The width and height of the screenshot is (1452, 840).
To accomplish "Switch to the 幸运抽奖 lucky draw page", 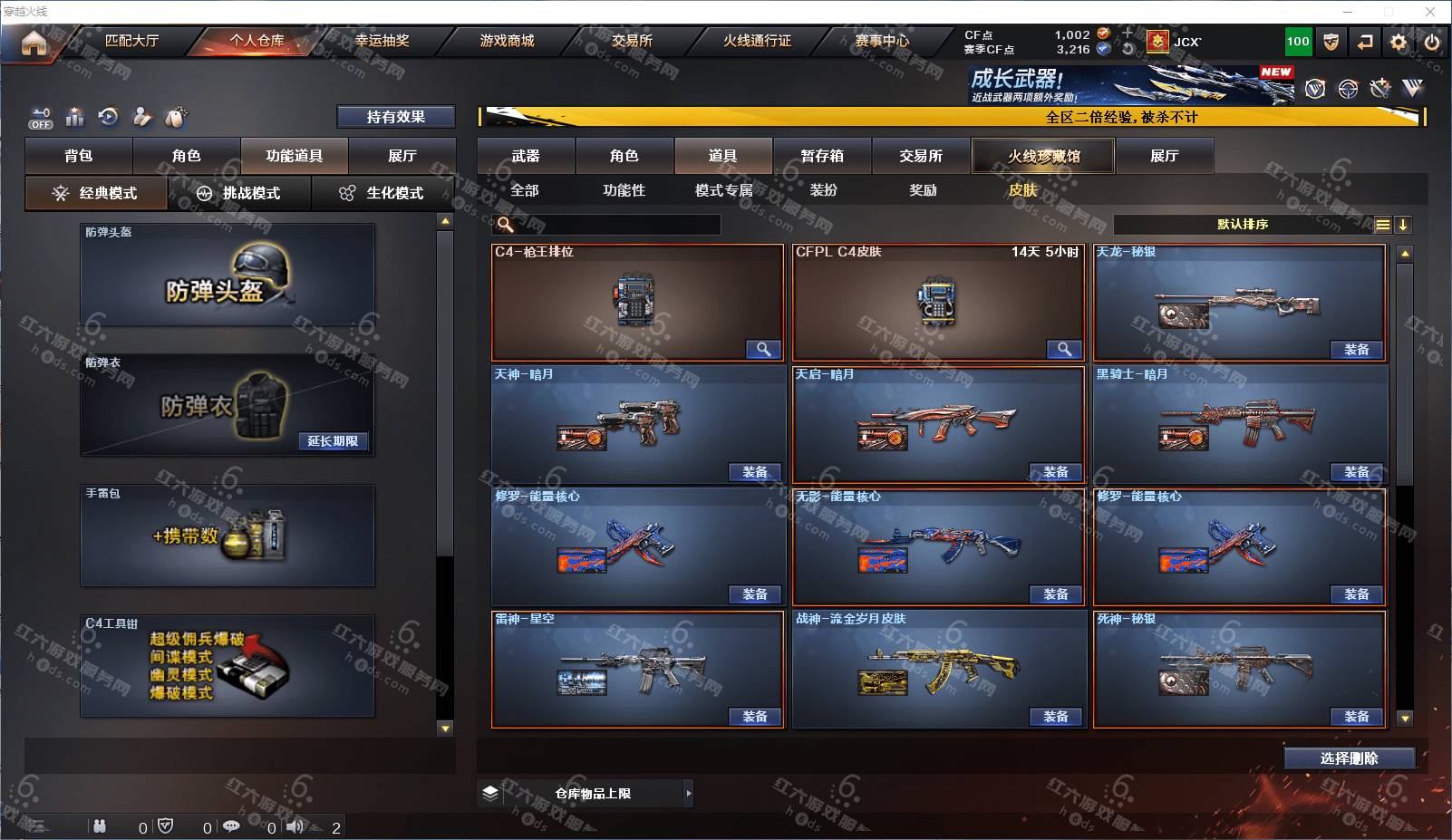I will (x=382, y=41).
